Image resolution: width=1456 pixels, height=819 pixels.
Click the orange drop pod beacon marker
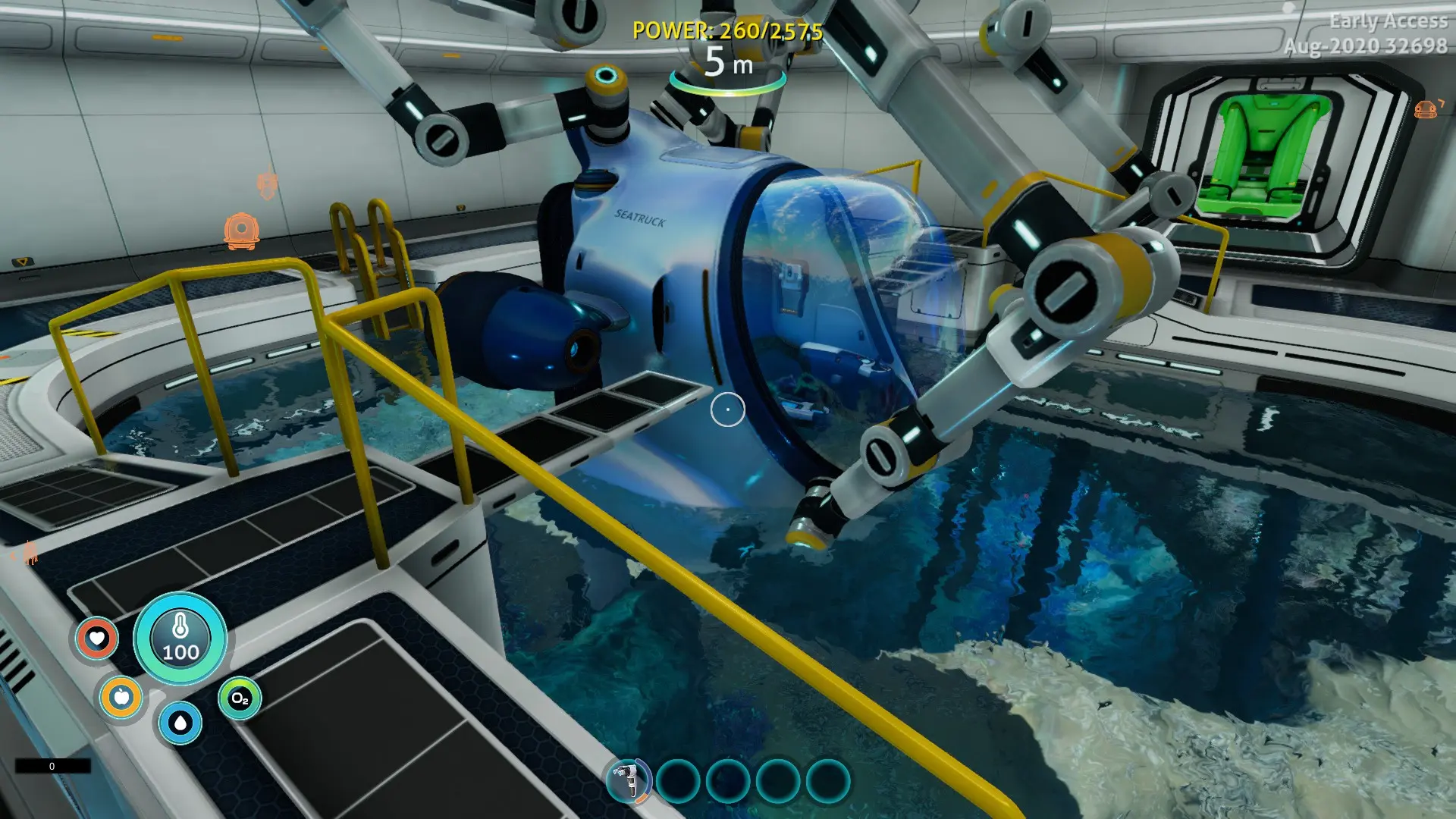pos(241,231)
